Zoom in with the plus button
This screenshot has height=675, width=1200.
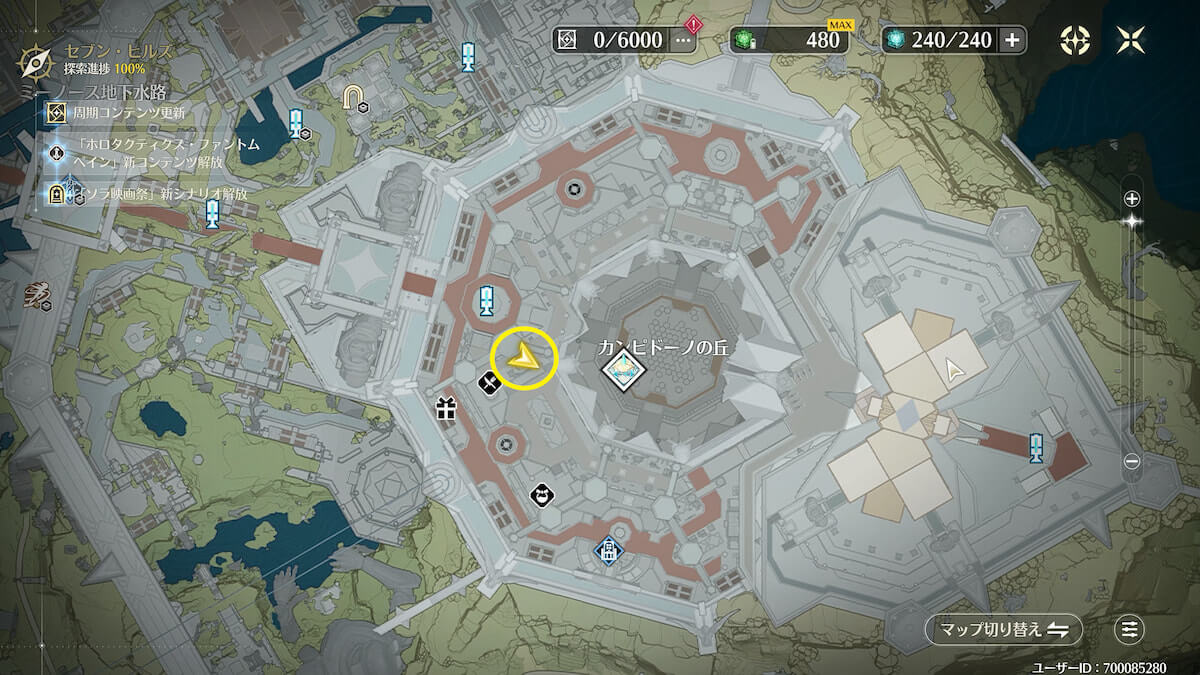pos(1132,198)
